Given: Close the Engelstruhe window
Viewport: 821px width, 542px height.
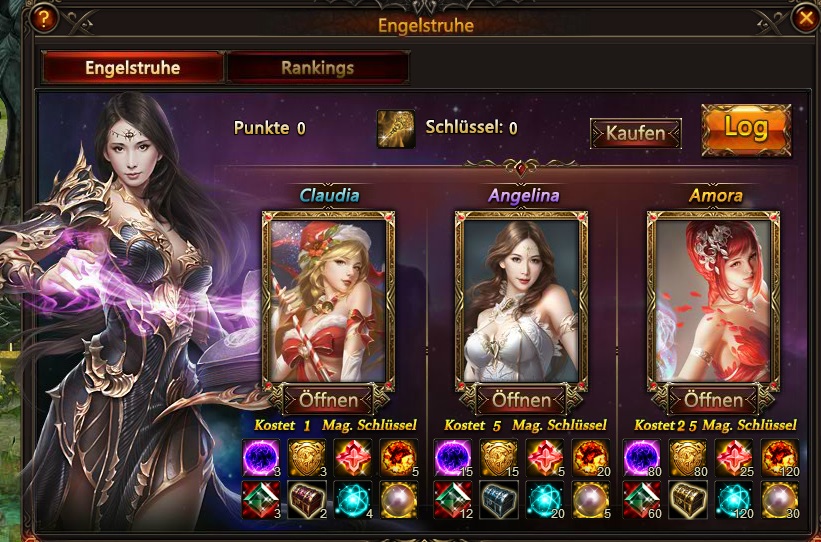Looking at the screenshot, I should click(x=804, y=17).
